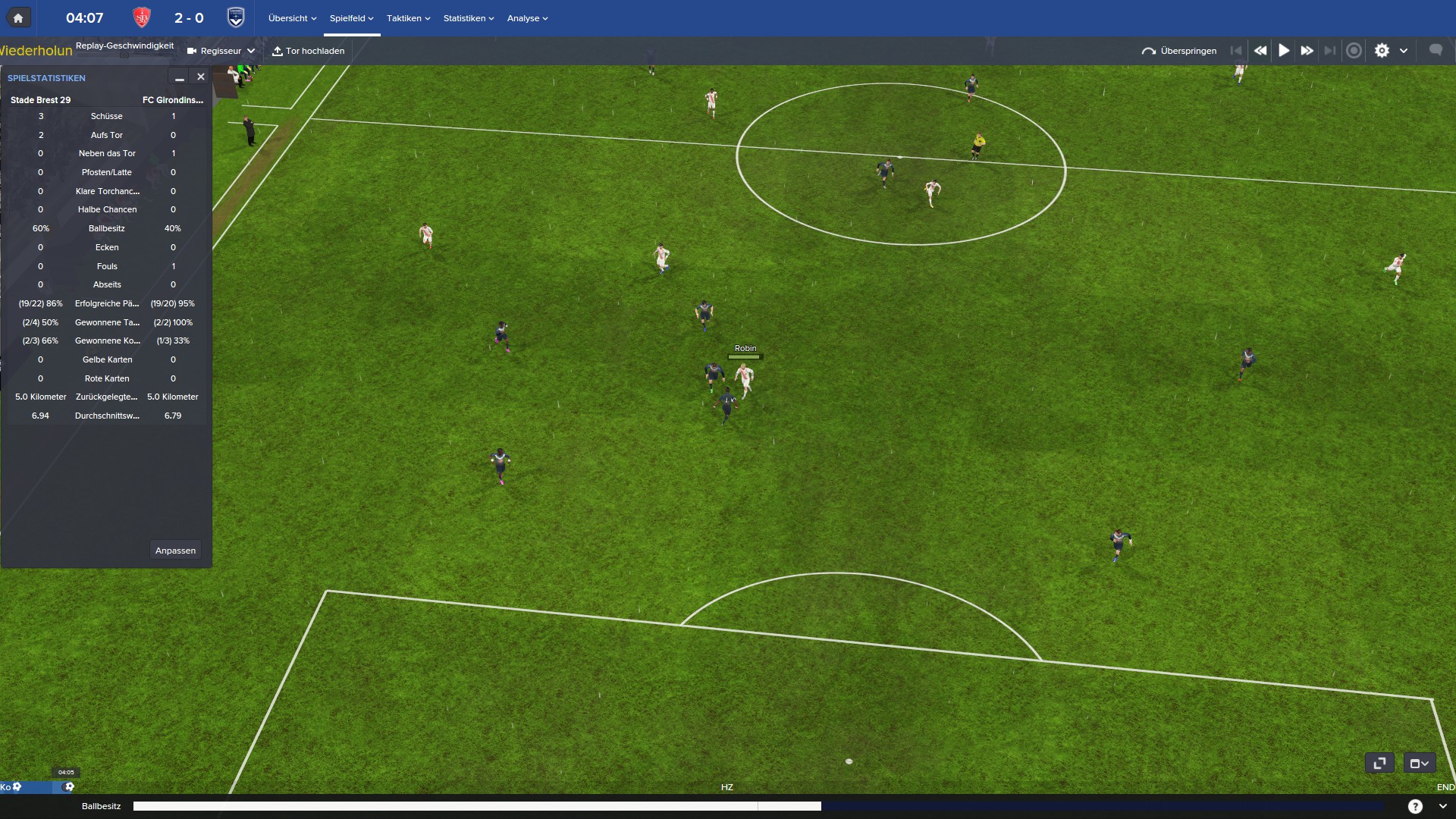Open the Übersicht dropdown menu
The image size is (1456, 819).
coord(292,18)
